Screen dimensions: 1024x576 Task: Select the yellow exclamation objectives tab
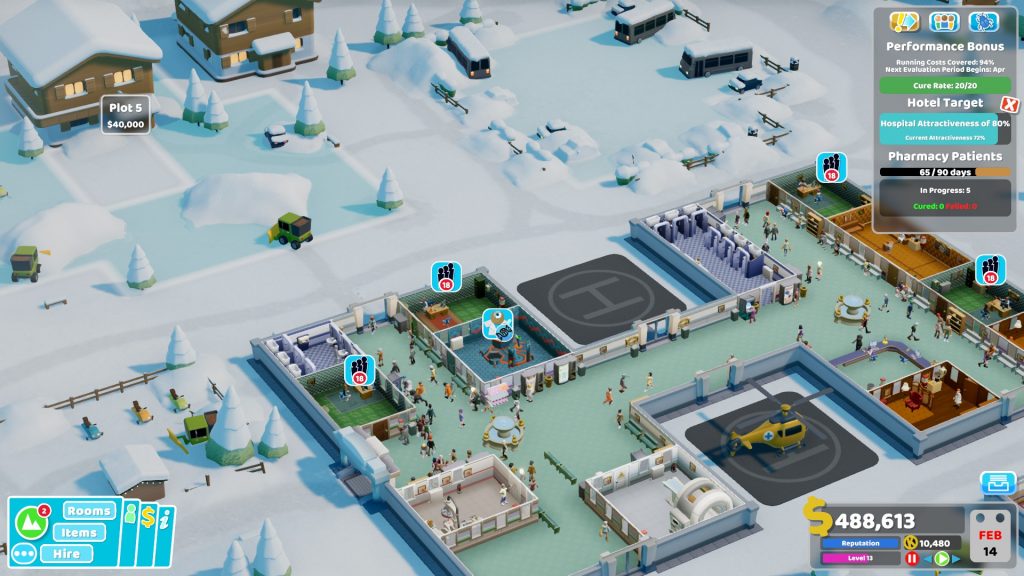click(904, 21)
